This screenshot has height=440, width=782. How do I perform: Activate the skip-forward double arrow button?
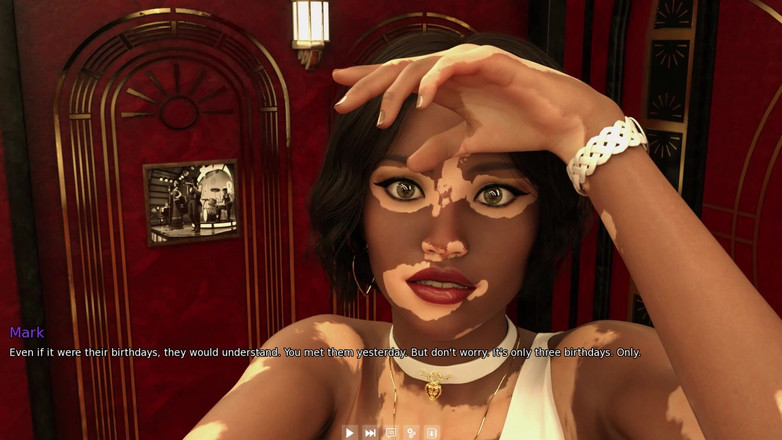pos(370,433)
